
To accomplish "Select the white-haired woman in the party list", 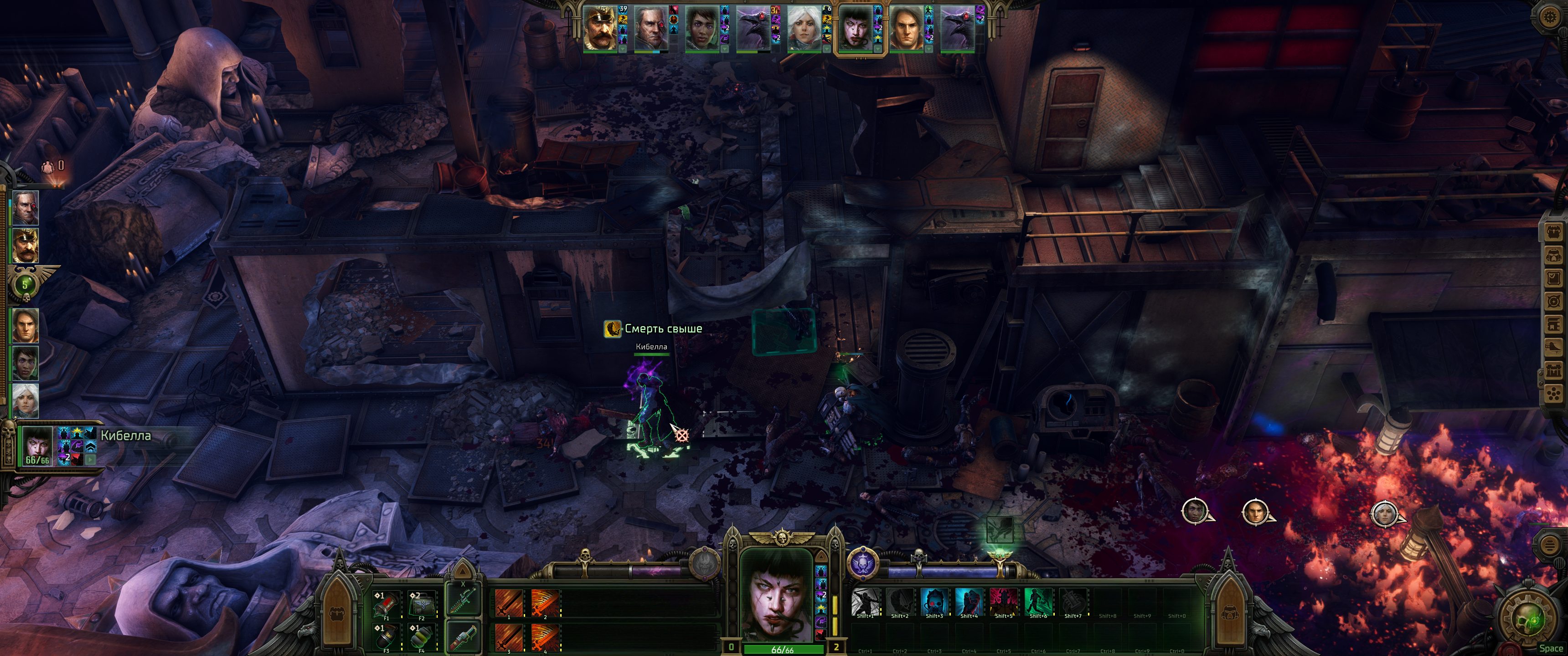I will click(26, 400).
